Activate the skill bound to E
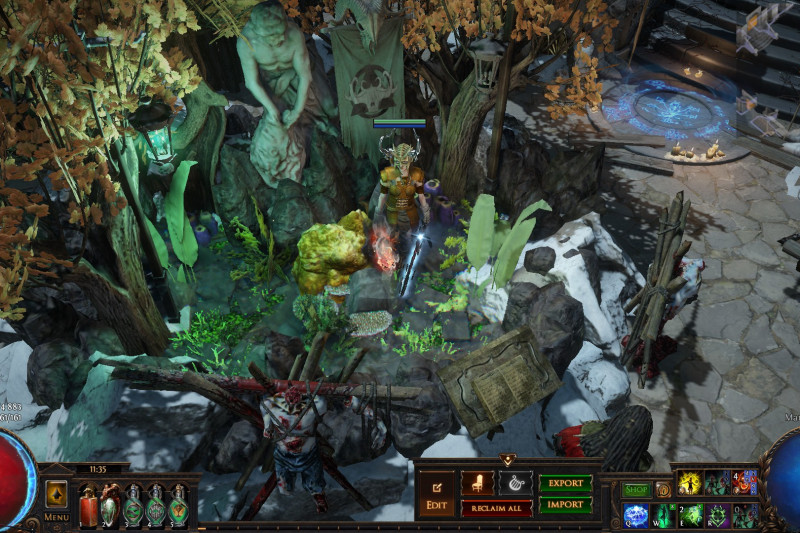 (692, 516)
